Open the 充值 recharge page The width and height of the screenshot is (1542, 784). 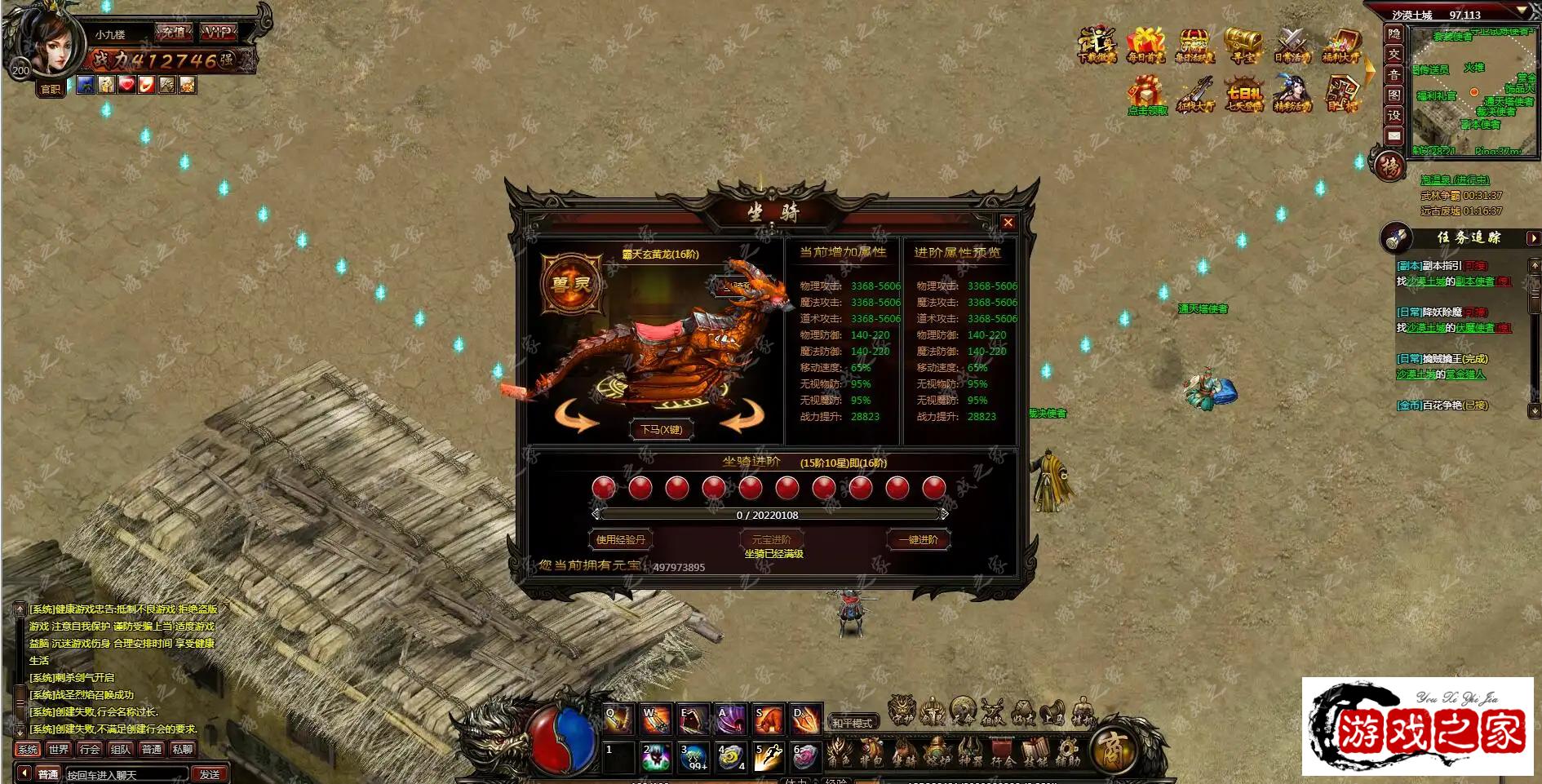click(x=173, y=33)
